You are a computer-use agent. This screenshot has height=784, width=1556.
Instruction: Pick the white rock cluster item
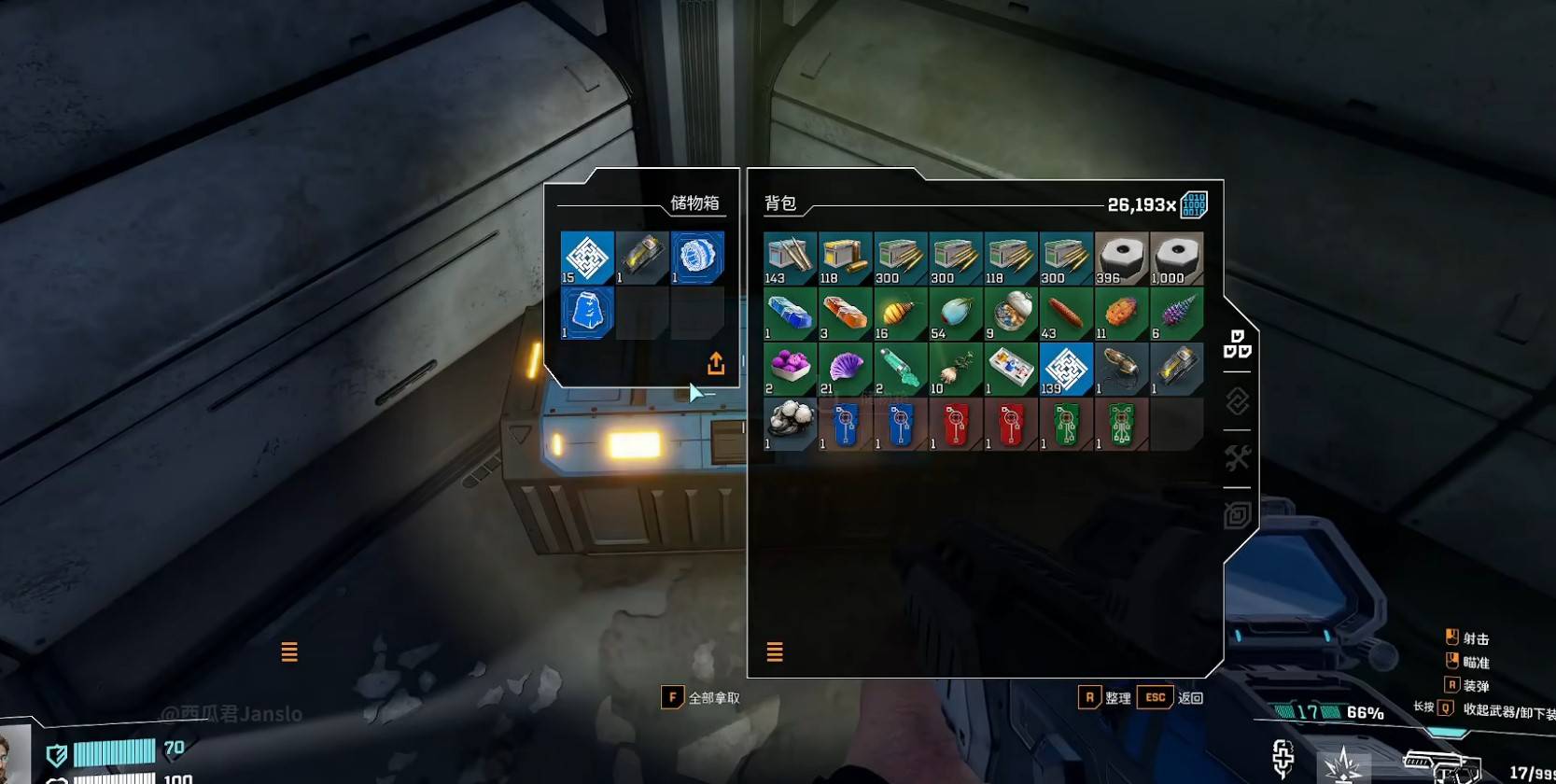(790, 424)
